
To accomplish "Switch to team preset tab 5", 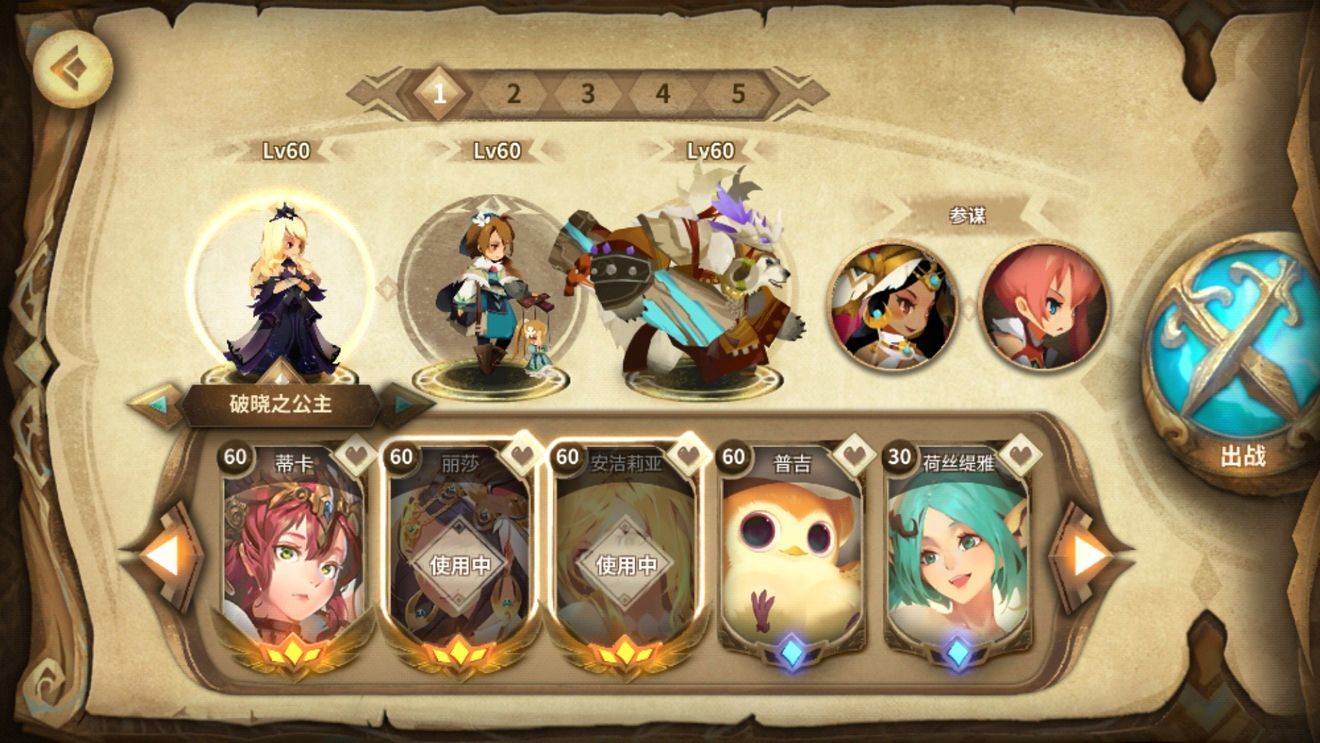I will [x=738, y=94].
